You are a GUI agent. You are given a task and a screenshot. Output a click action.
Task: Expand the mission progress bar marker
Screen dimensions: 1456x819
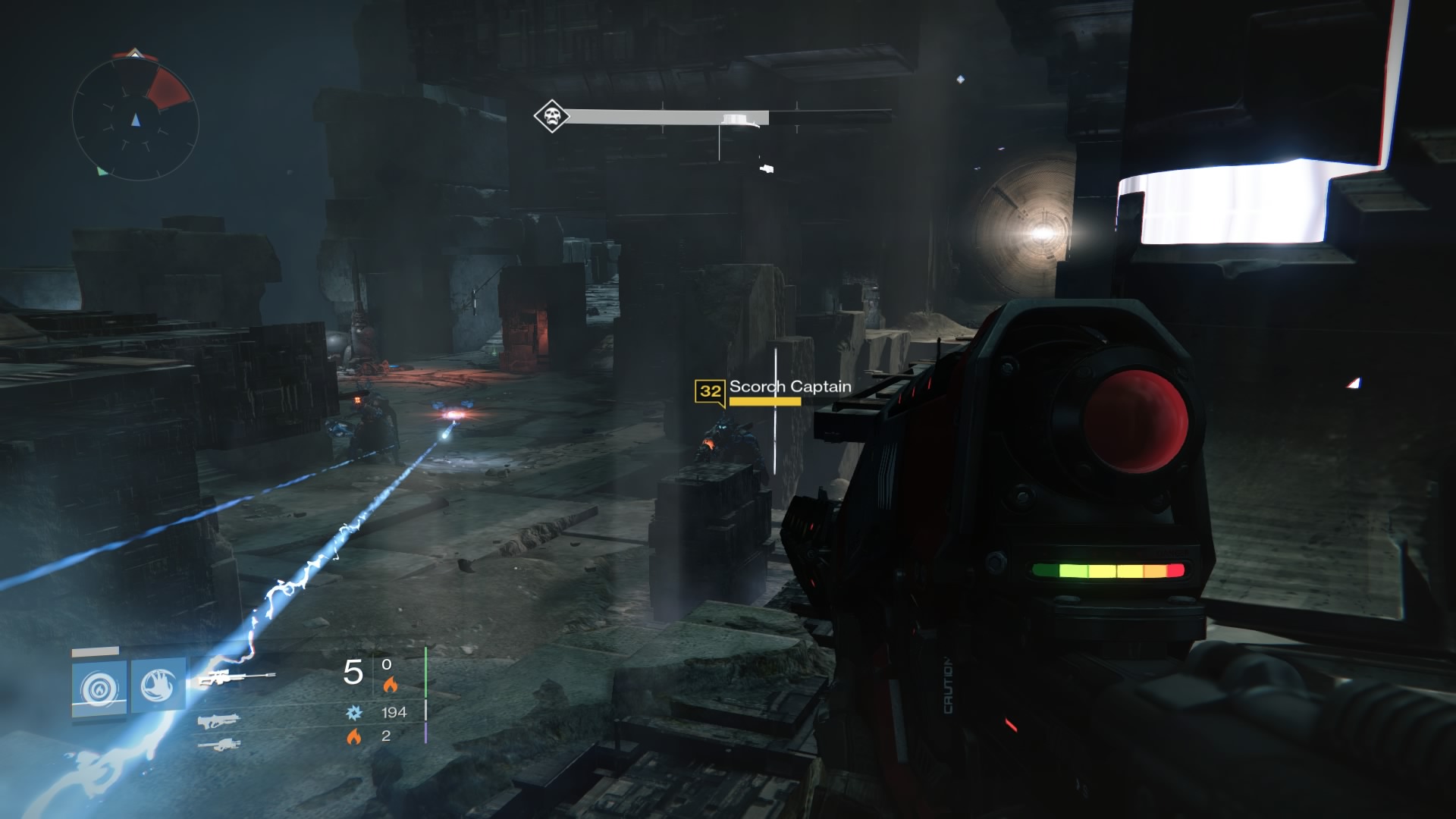point(734,118)
